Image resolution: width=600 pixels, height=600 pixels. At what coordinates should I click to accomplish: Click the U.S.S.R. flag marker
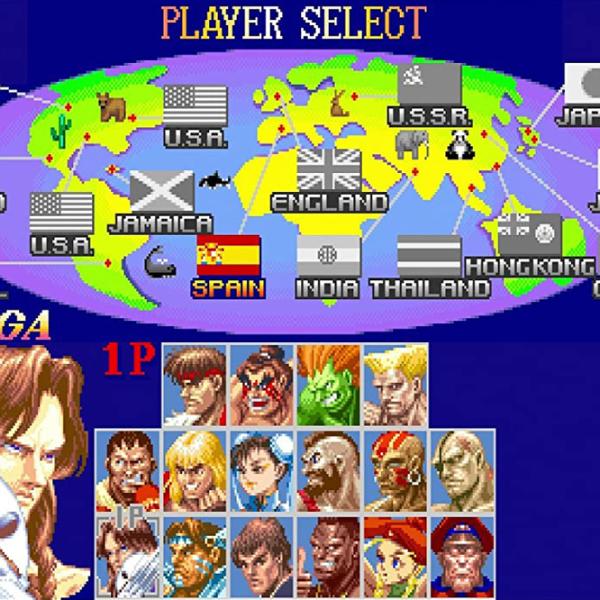[x=430, y=84]
